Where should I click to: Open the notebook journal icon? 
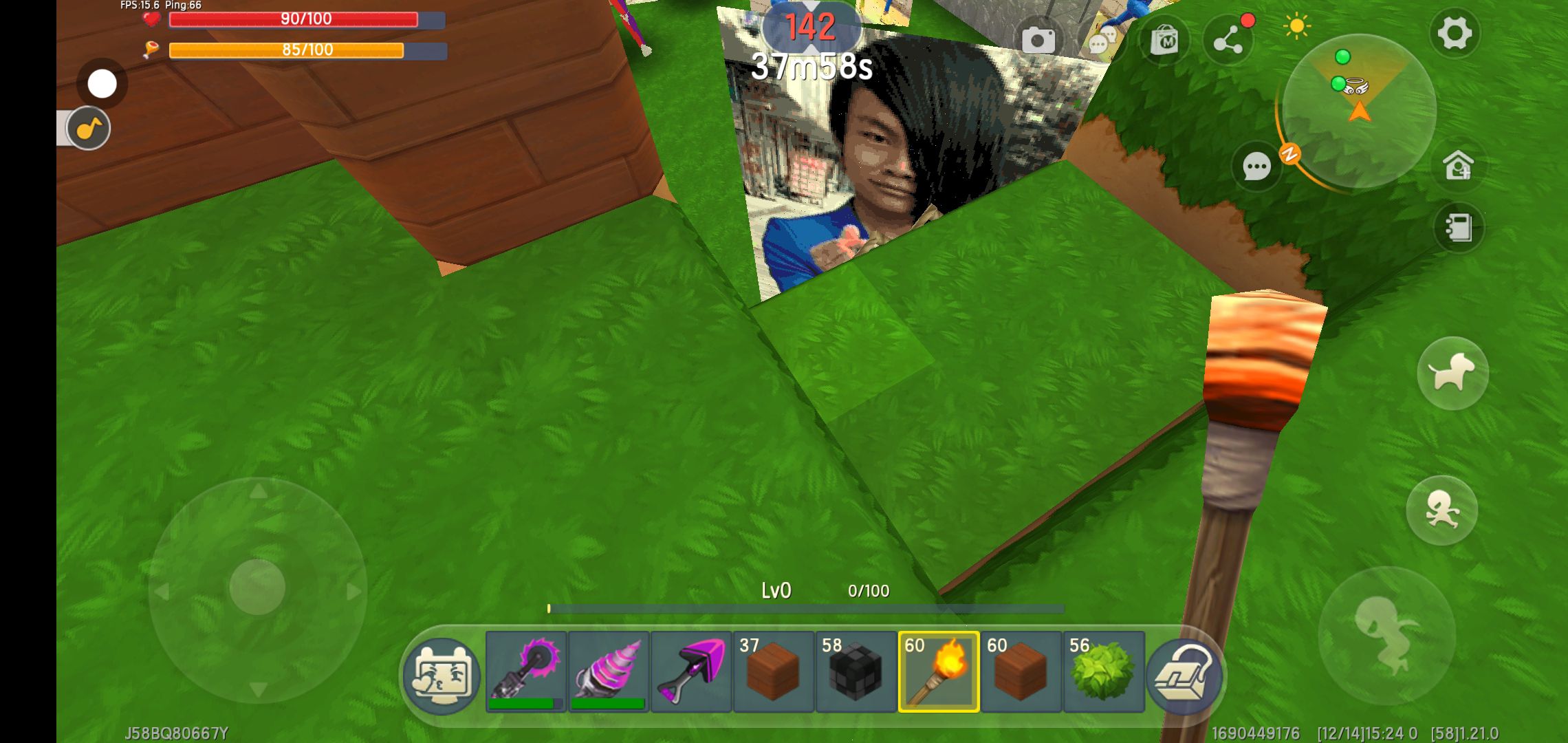coord(1458,228)
